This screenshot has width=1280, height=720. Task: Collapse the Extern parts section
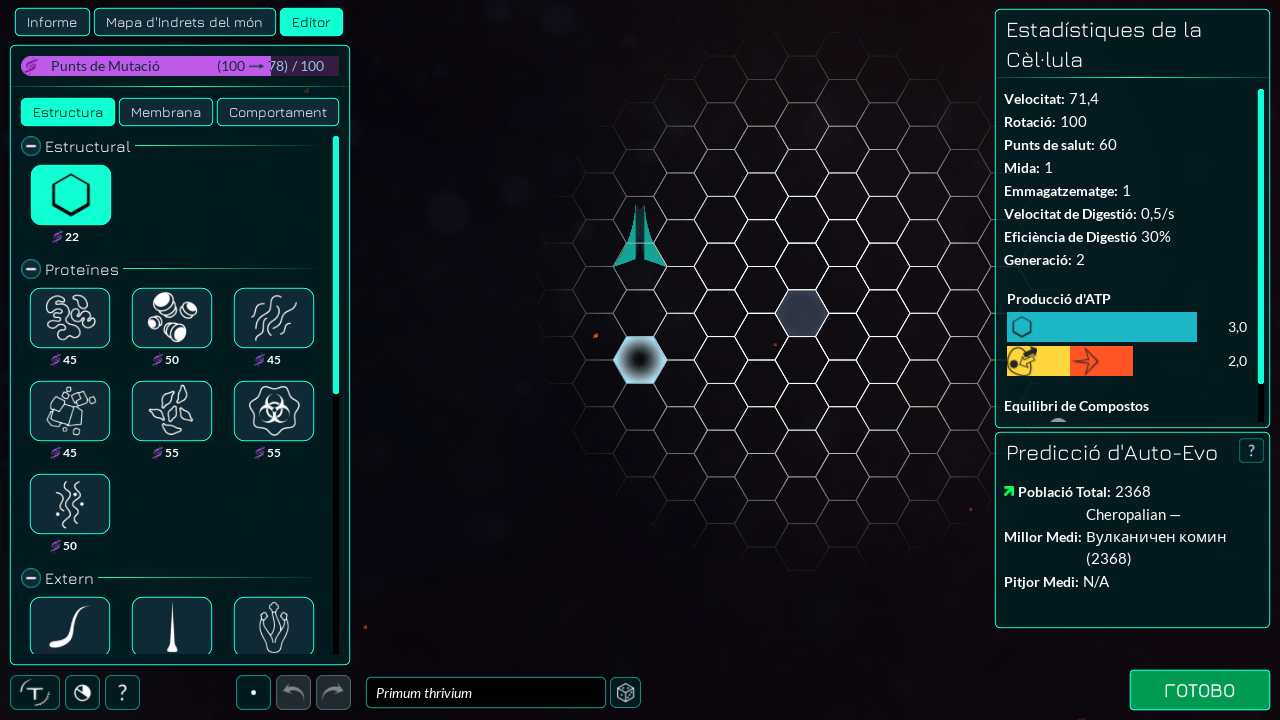point(33,579)
